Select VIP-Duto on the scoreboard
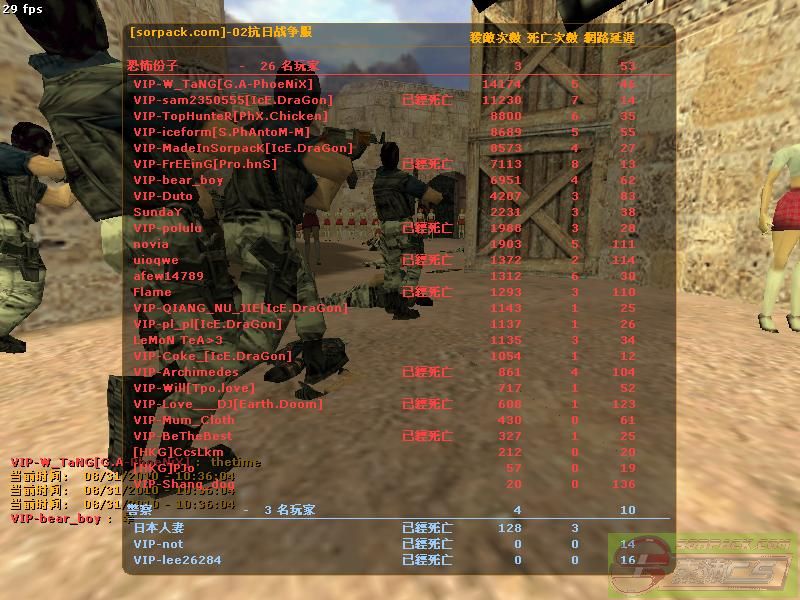Screen dimensions: 800x600 click(163, 196)
